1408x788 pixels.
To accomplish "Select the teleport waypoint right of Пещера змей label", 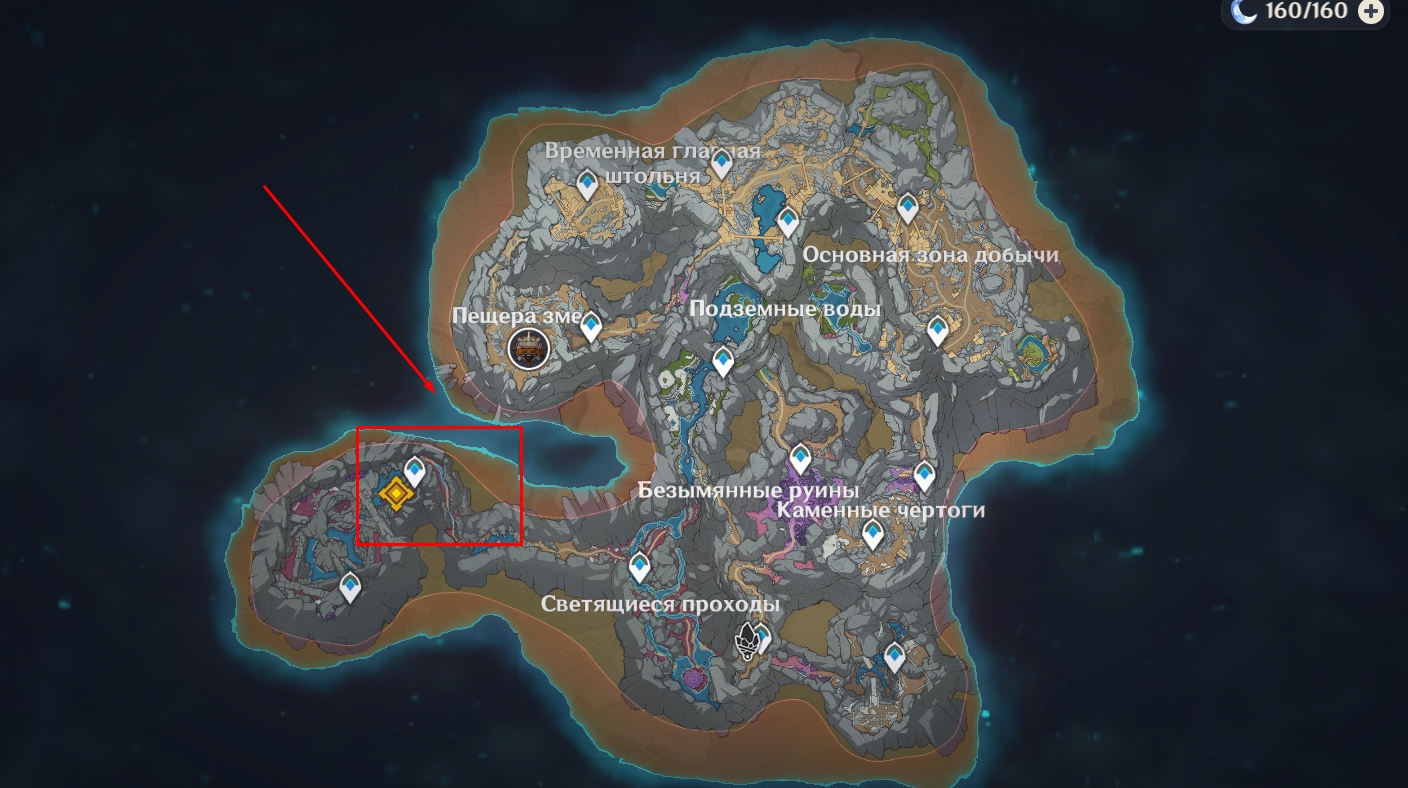I will pyautogui.click(x=591, y=326).
